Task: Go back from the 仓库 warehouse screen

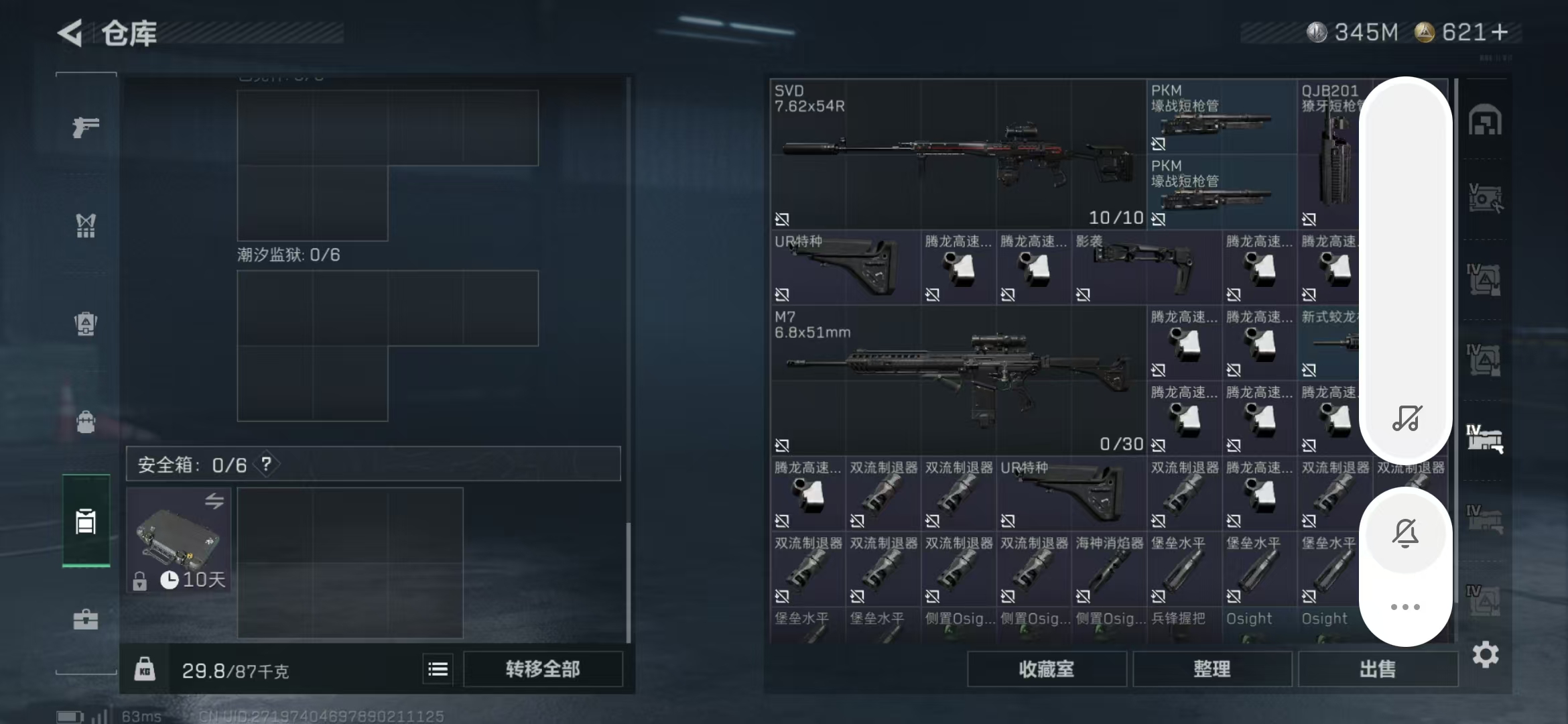Action: pyautogui.click(x=71, y=33)
